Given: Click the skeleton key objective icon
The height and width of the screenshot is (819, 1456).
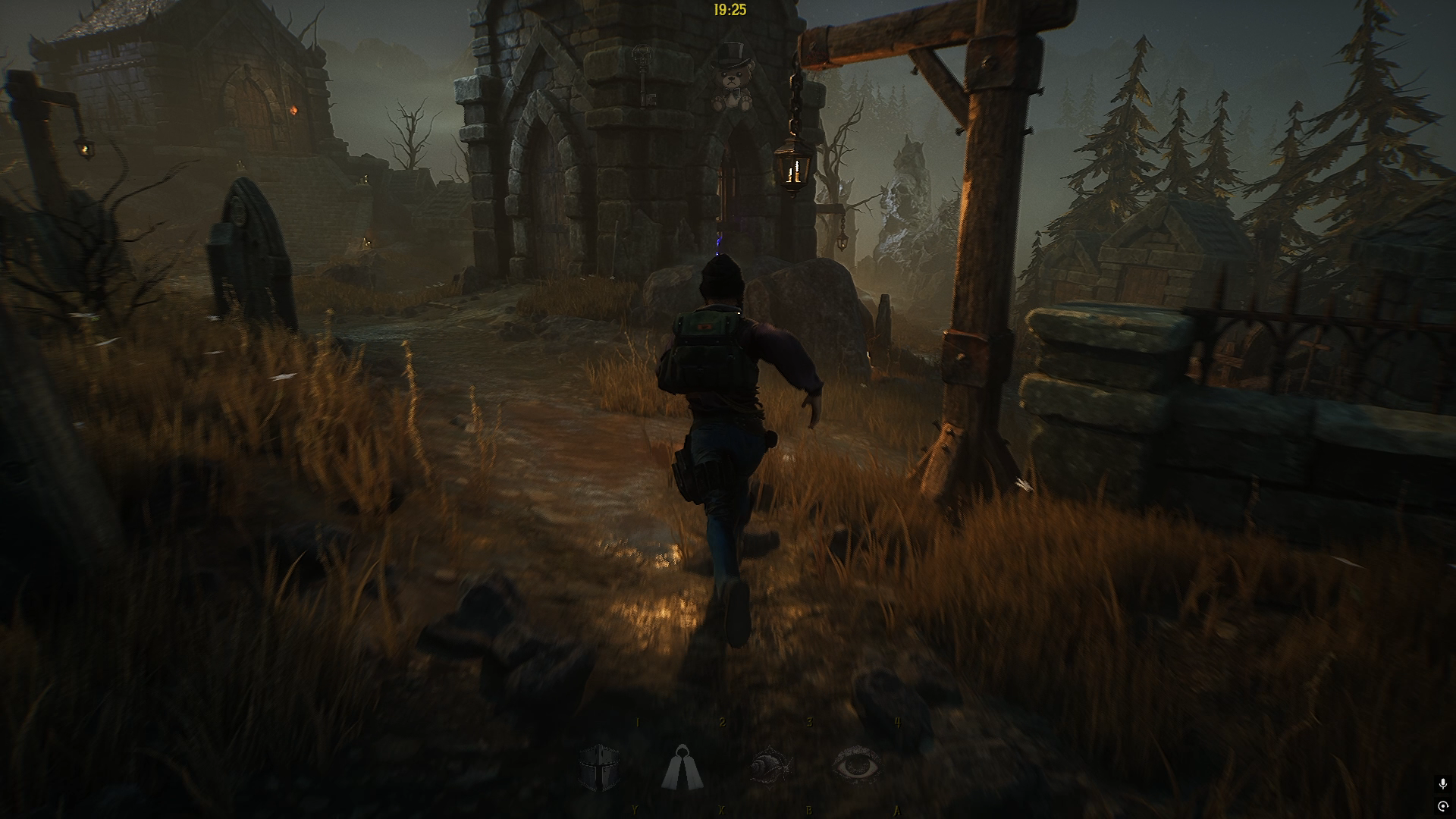Looking at the screenshot, I should click(644, 76).
